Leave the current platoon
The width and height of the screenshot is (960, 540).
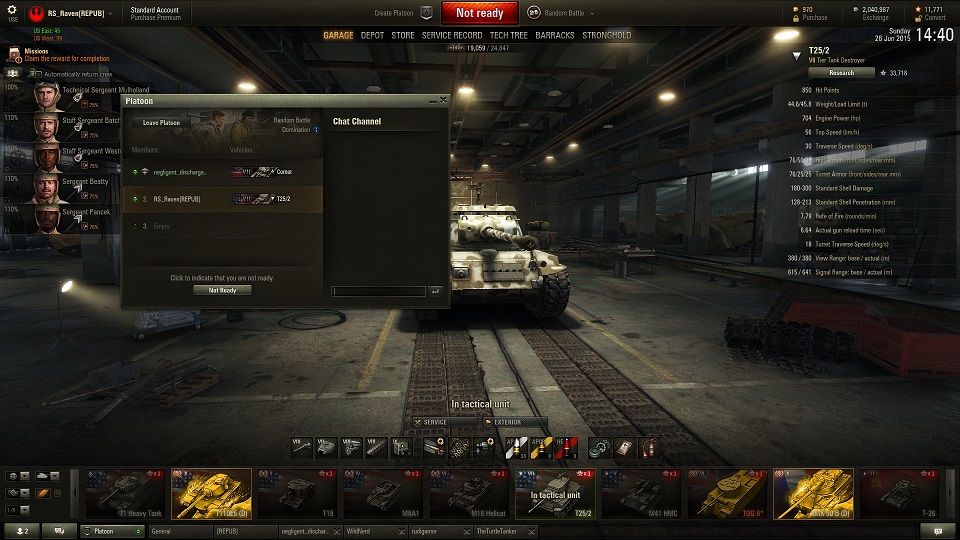click(161, 122)
